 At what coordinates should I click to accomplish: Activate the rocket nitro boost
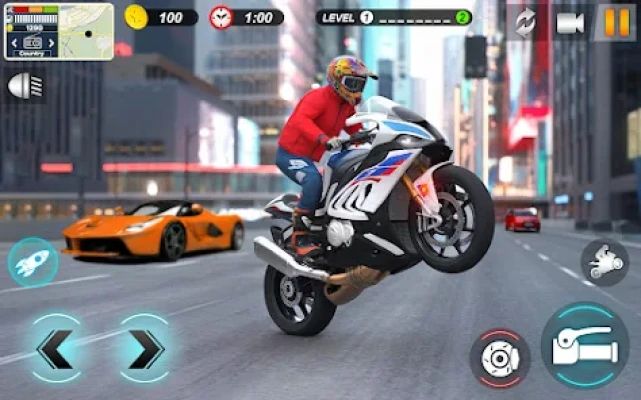[x=32, y=262]
